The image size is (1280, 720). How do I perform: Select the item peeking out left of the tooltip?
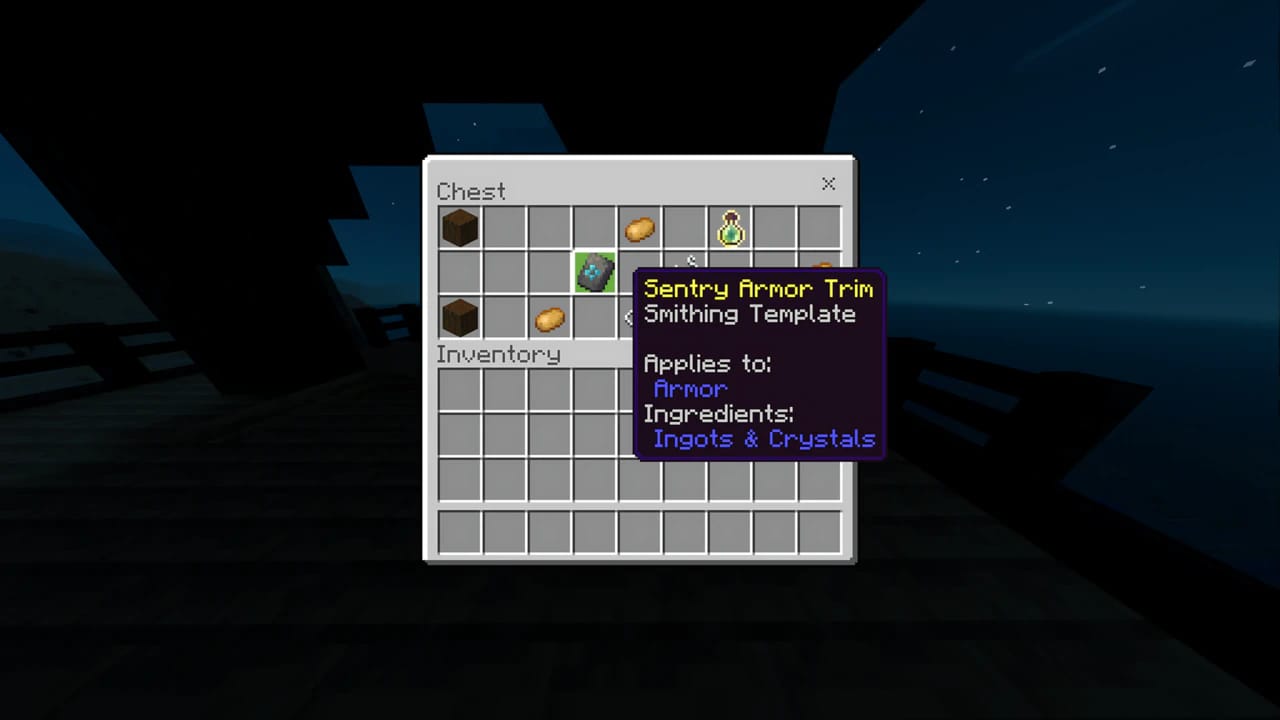632,318
